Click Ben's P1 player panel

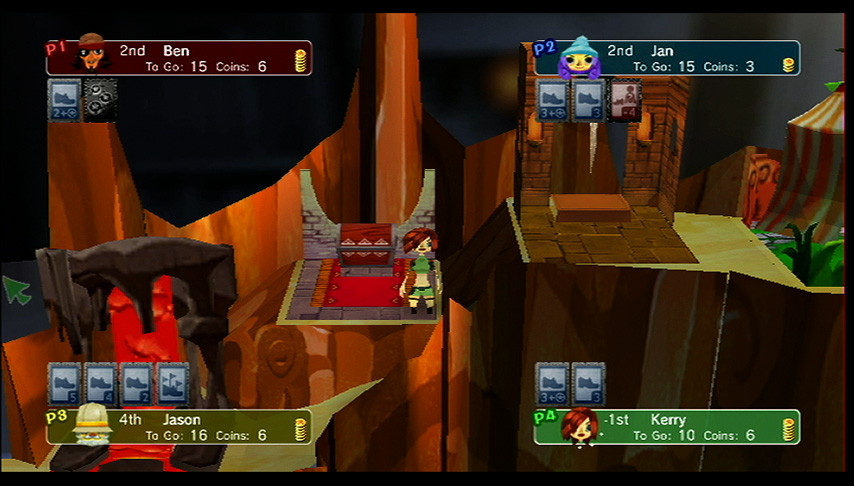[x=180, y=58]
